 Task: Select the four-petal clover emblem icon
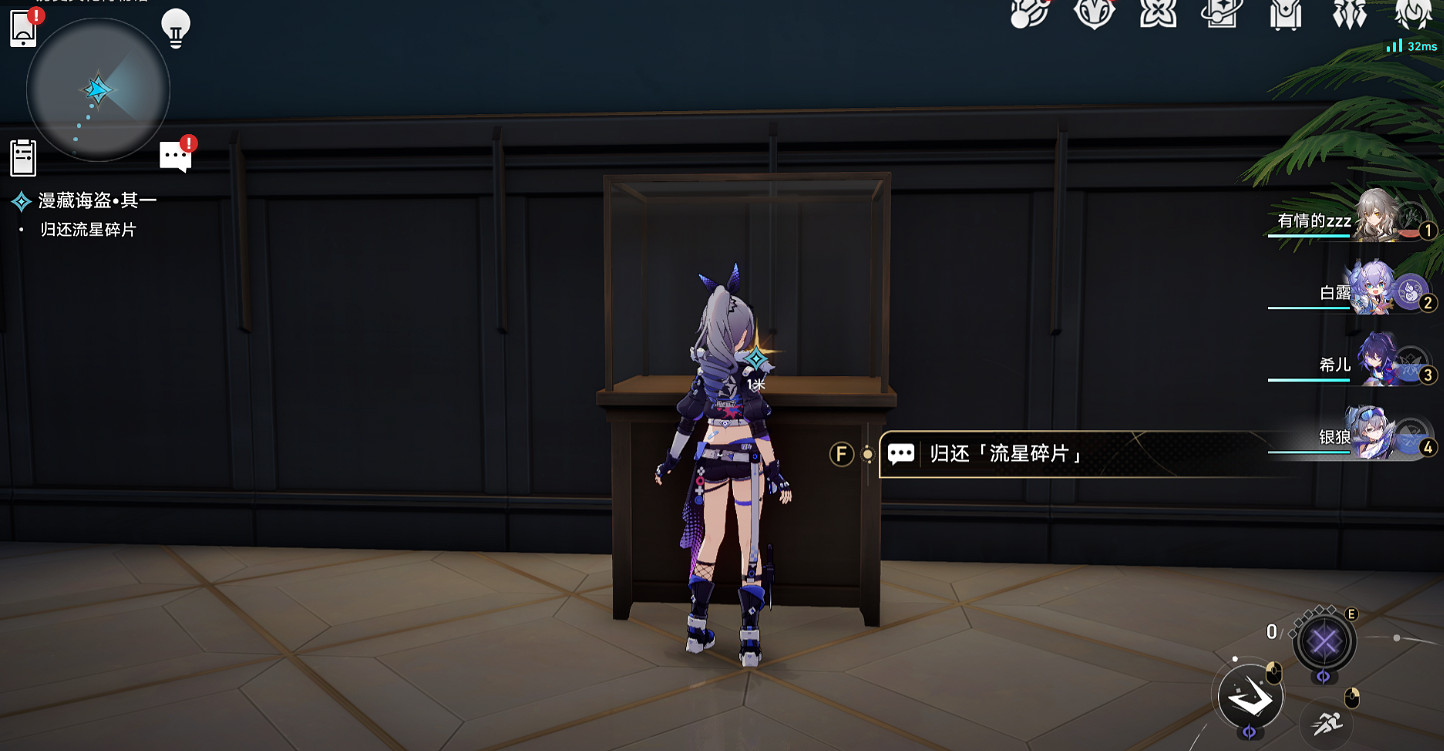click(x=1158, y=15)
